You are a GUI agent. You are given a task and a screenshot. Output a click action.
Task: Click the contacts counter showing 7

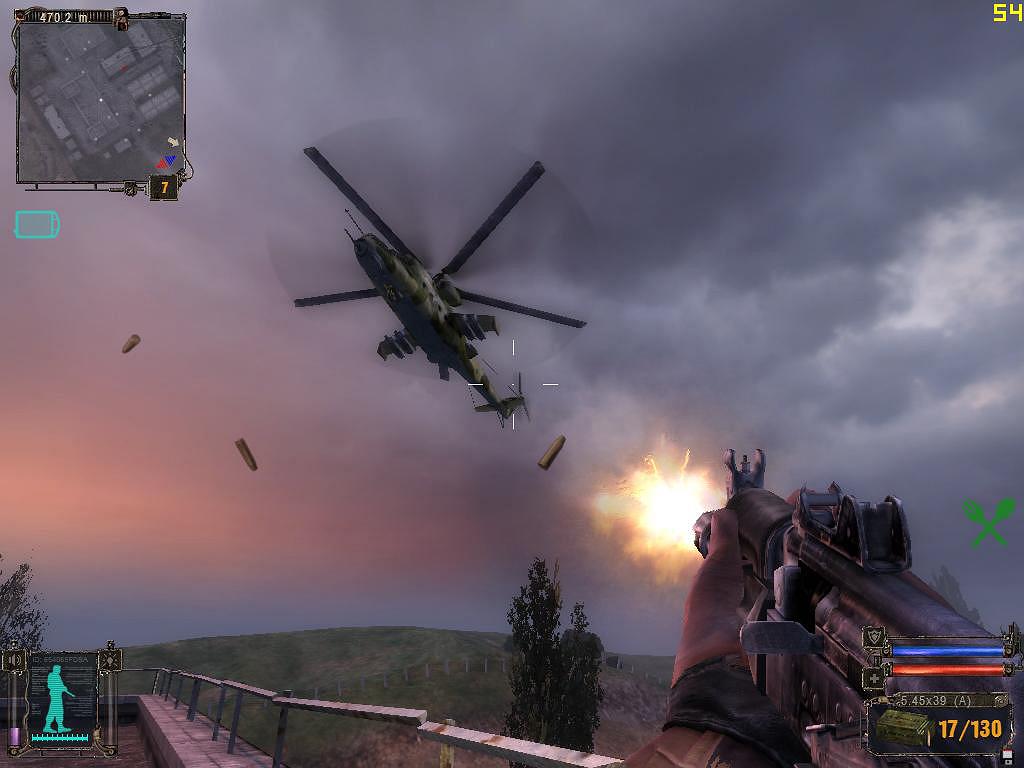pos(164,187)
